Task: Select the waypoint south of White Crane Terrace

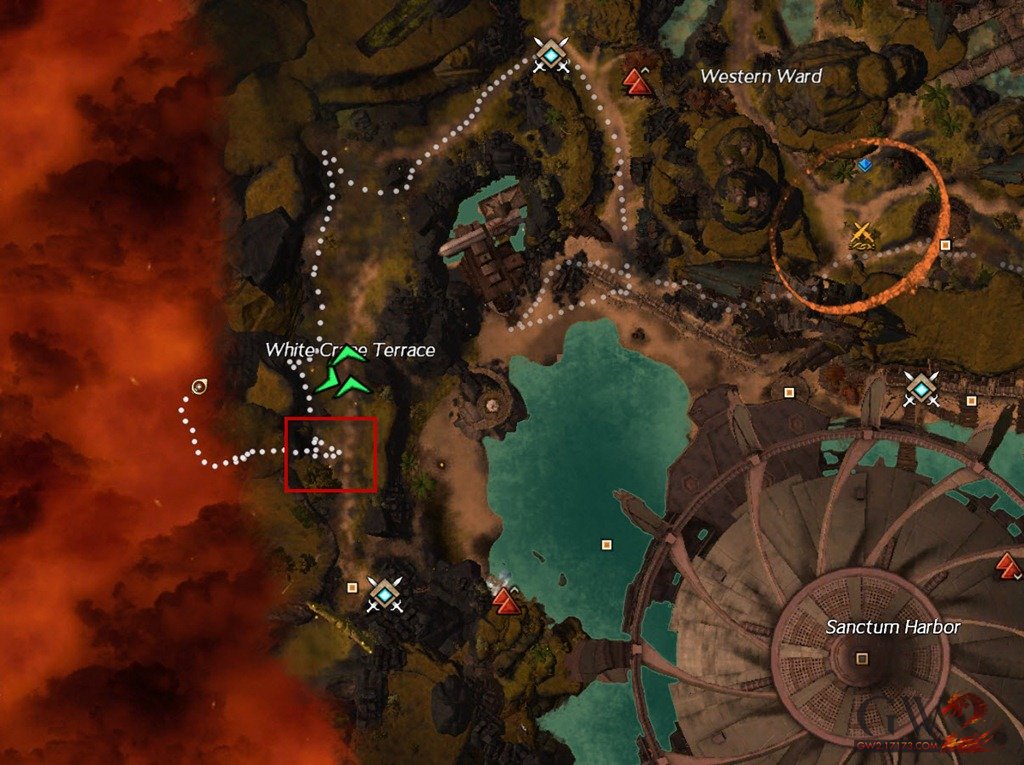Action: tap(384, 592)
